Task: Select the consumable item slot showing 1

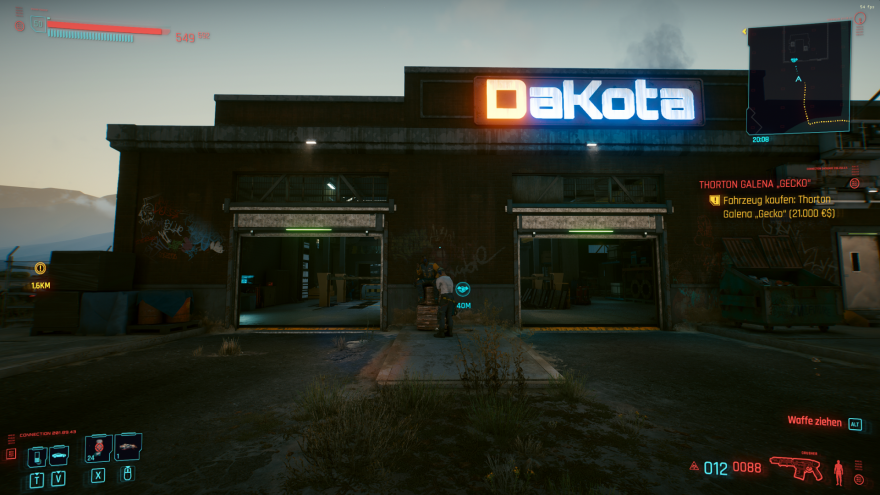Action: 128,447
